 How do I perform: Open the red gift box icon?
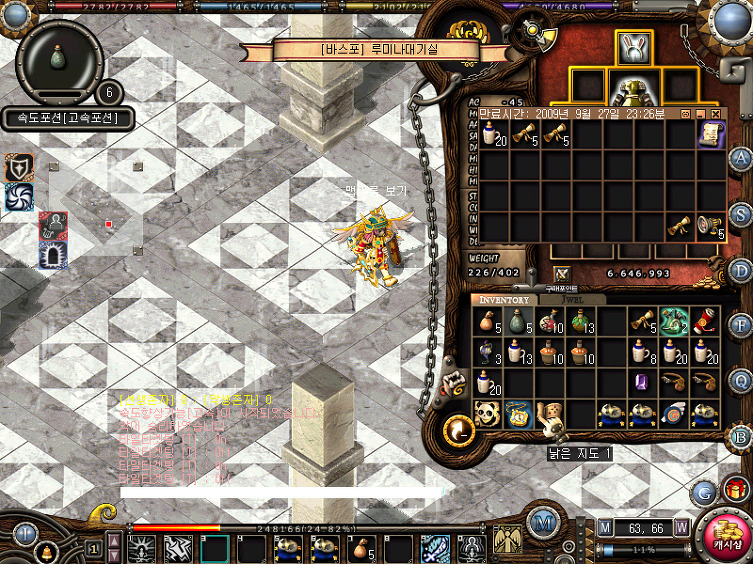click(737, 490)
